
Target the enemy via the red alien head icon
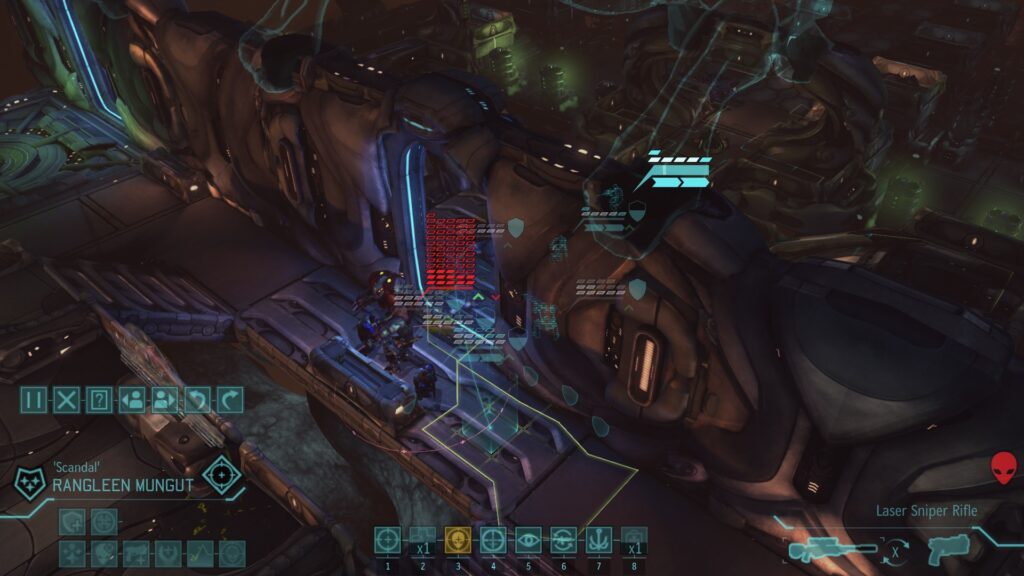(x=1002, y=467)
